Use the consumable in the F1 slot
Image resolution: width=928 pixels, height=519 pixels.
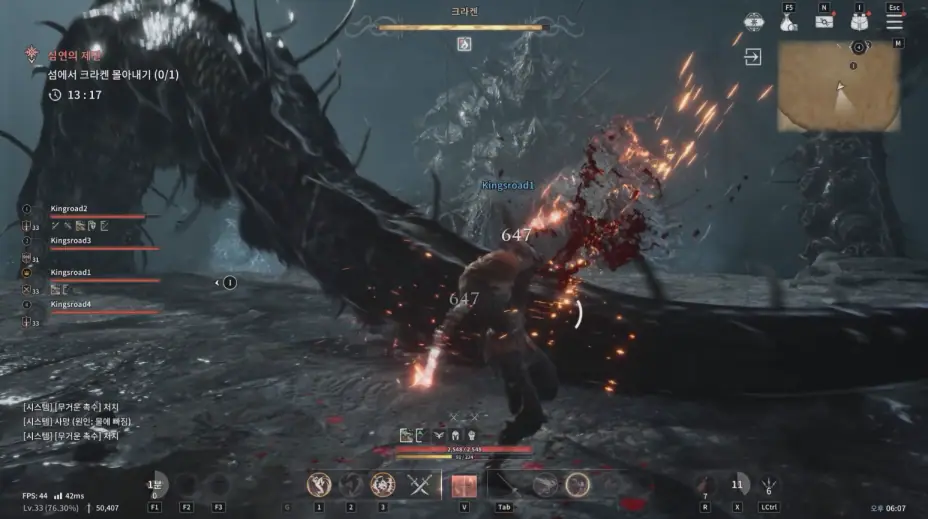156,486
